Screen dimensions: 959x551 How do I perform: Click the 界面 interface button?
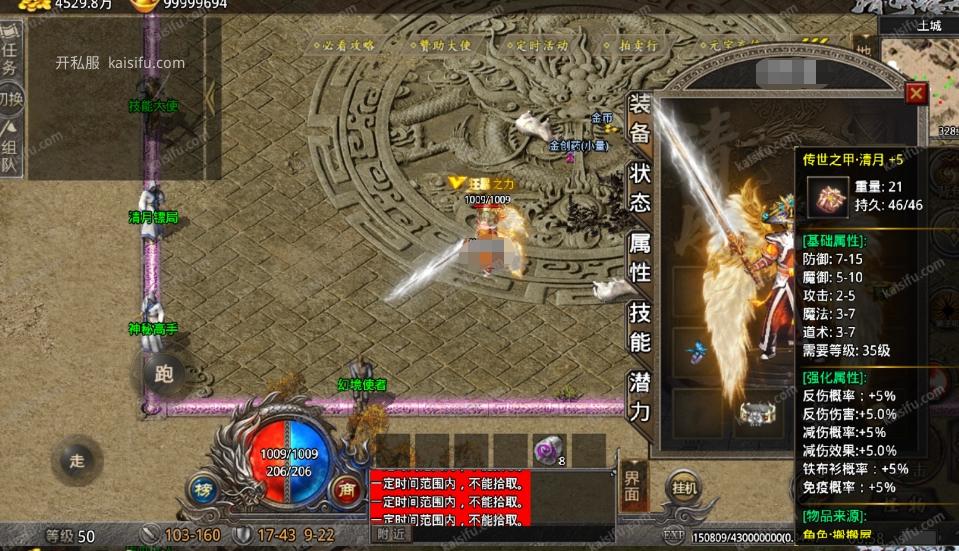632,485
